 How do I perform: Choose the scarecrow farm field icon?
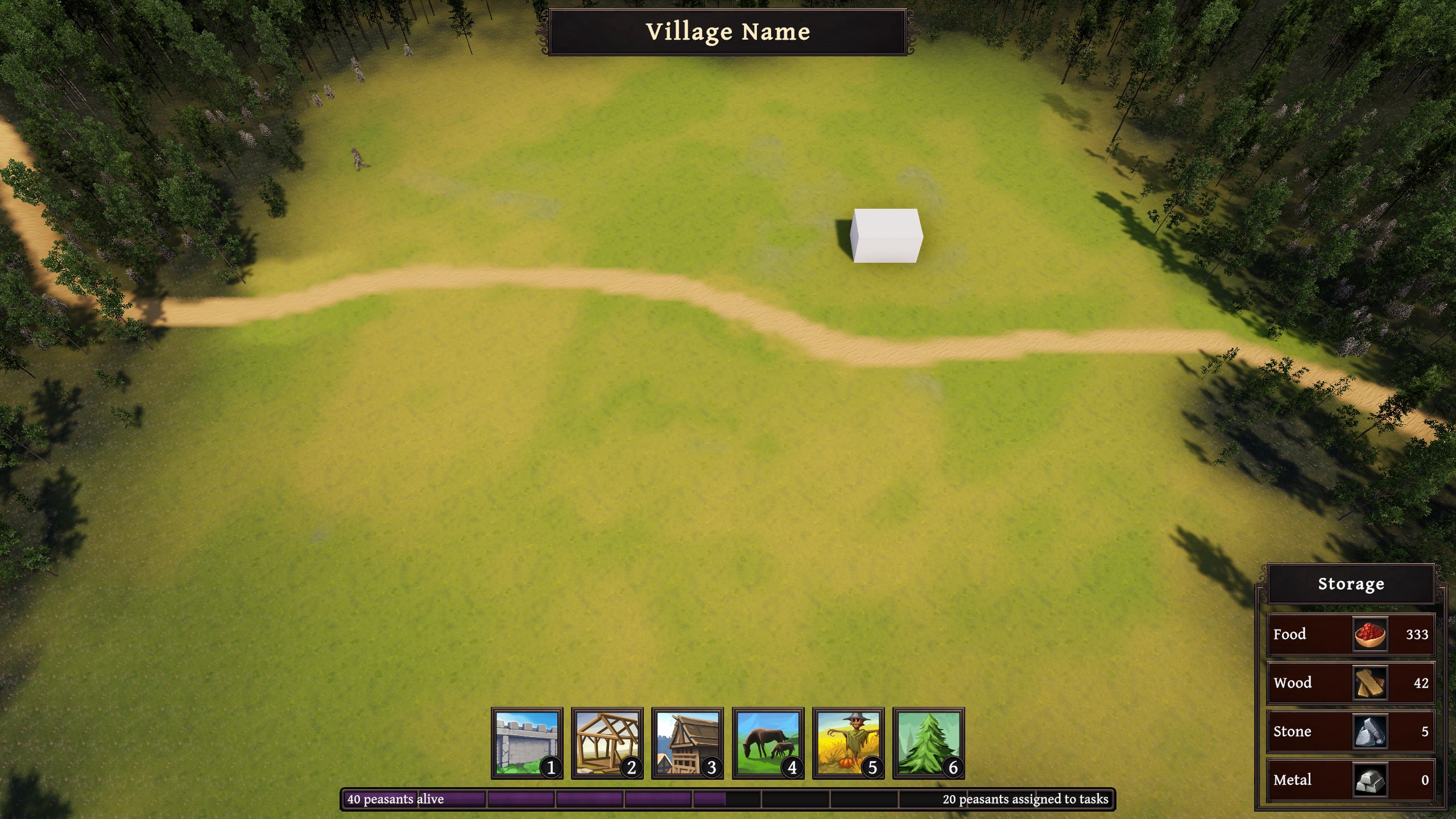(848, 743)
